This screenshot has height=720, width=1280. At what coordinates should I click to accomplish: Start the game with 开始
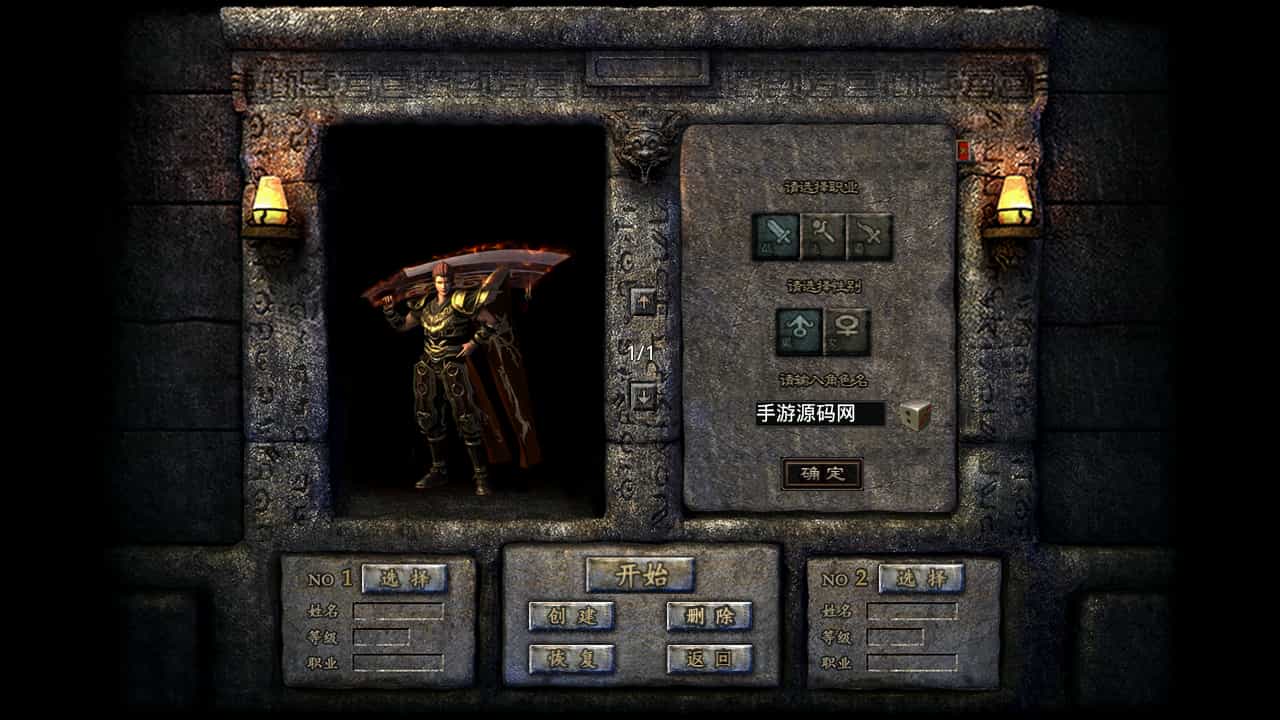640,575
